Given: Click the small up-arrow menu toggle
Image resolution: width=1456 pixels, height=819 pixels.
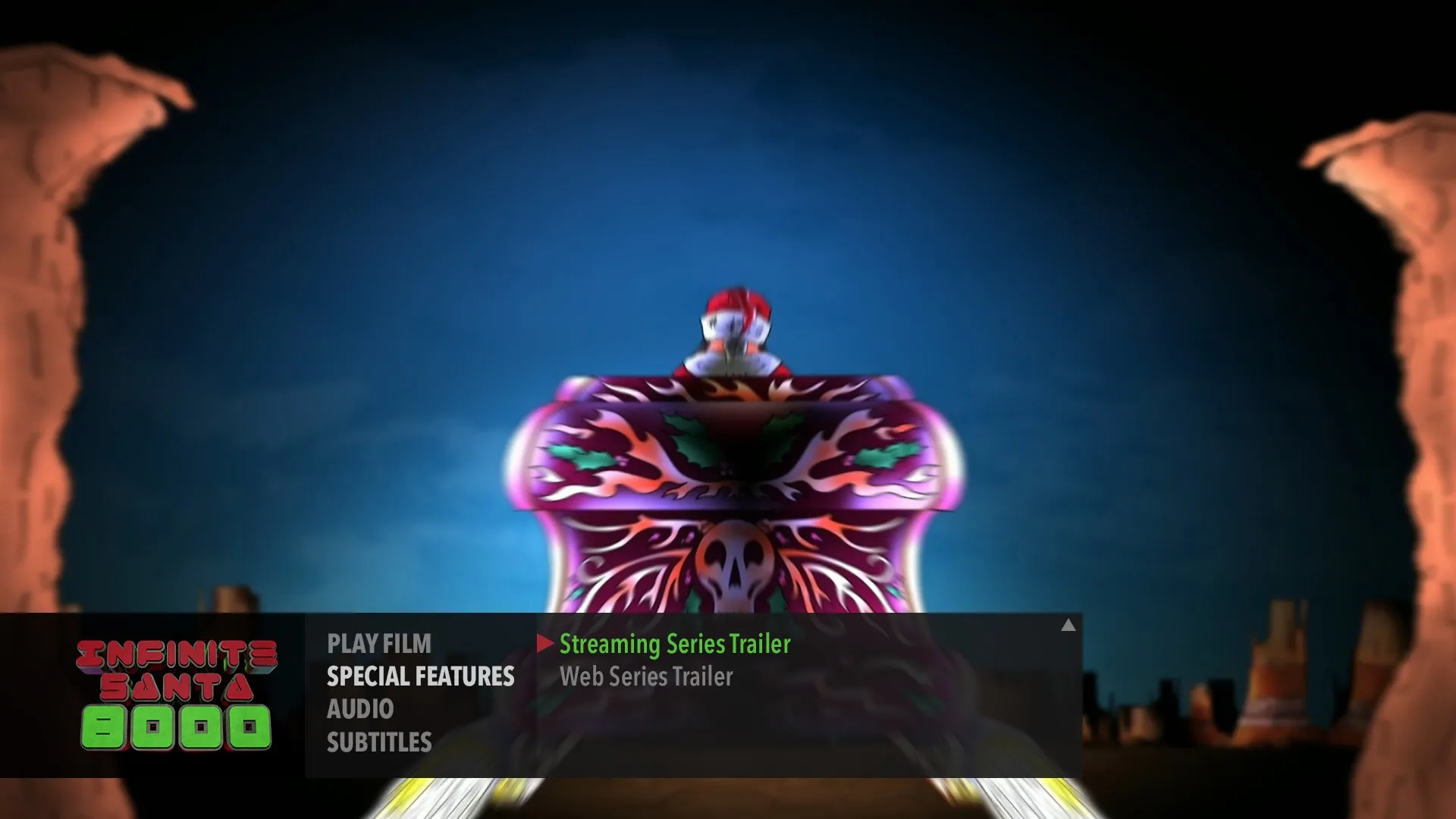Looking at the screenshot, I should 1068,626.
